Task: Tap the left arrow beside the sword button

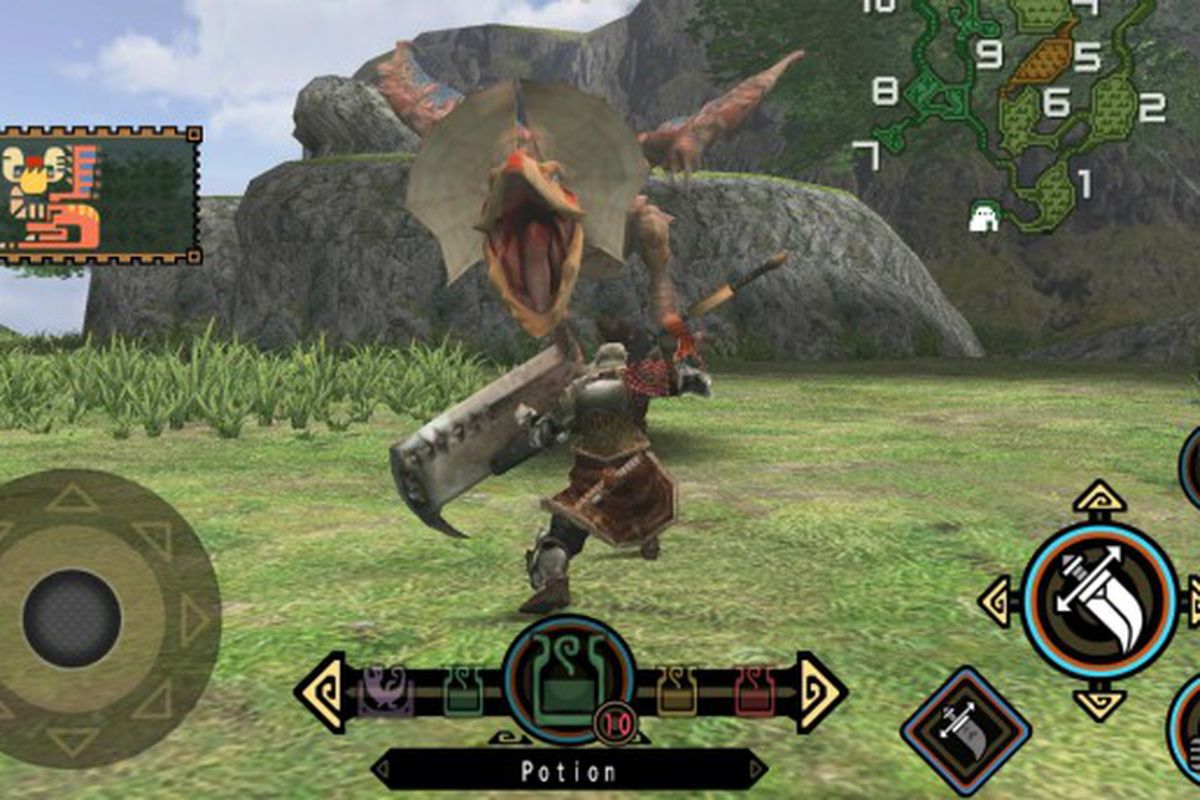Action: [x=999, y=601]
